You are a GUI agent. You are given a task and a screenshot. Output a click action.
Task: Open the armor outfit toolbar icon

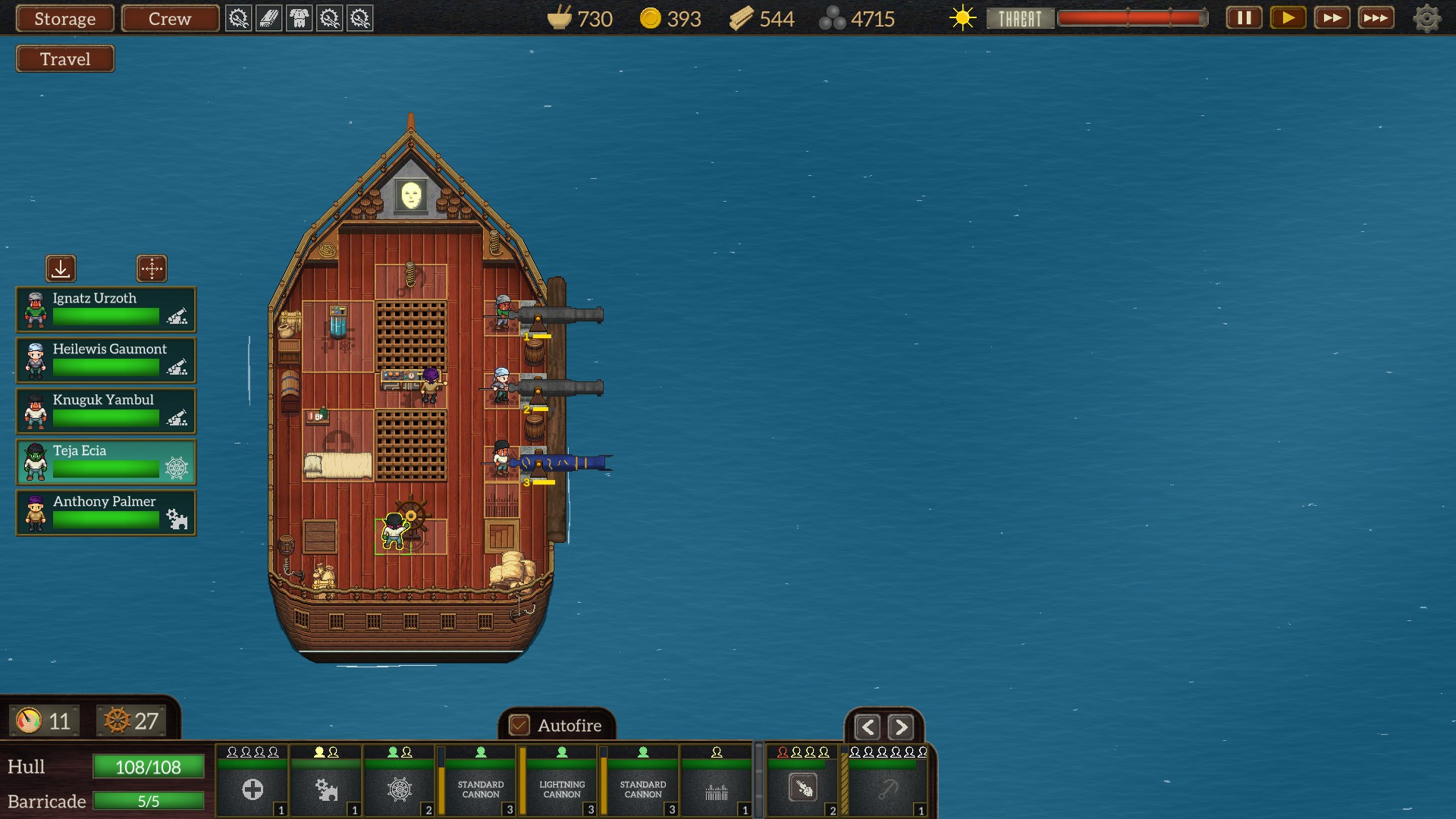point(300,18)
